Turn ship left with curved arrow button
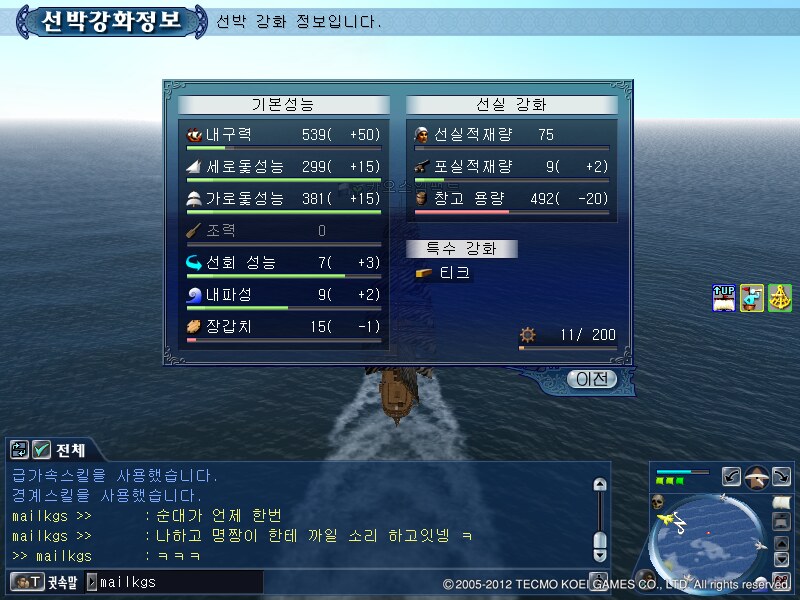800x600 pixels. [x=731, y=477]
